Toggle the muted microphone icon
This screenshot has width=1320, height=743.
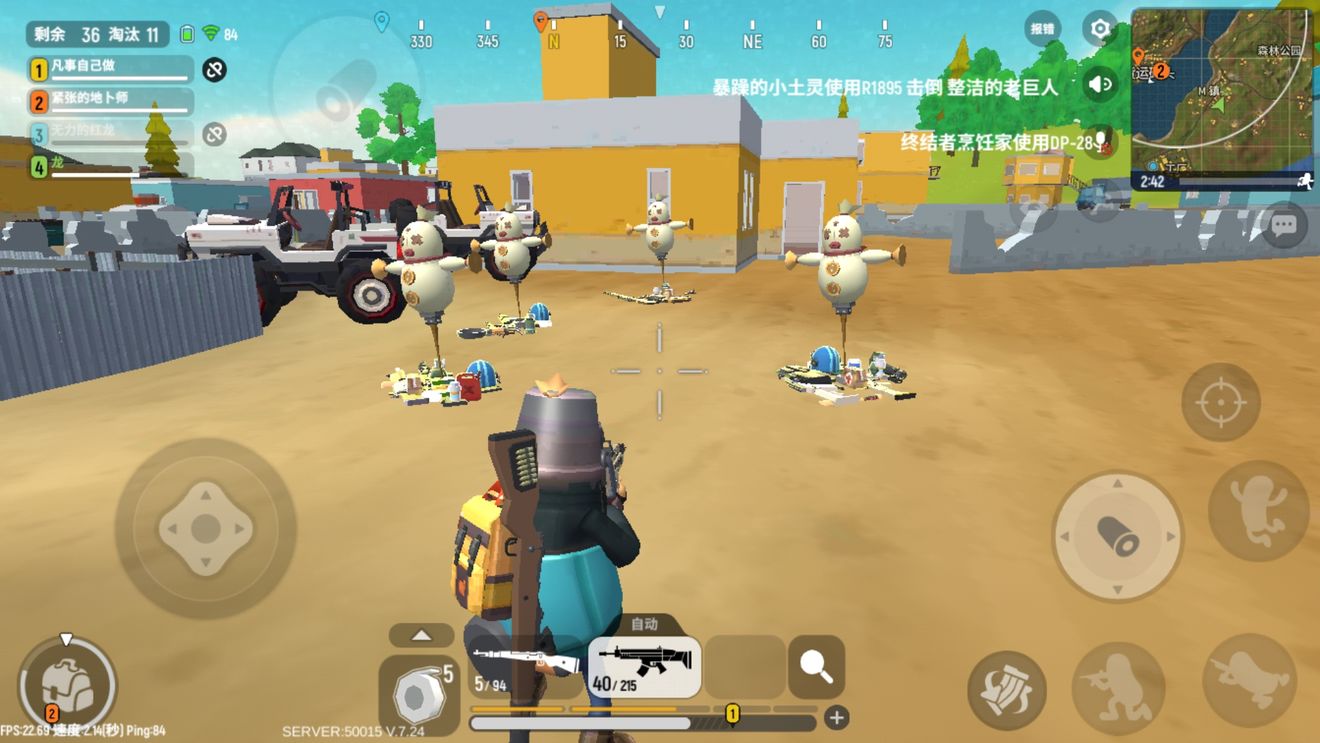(x=1100, y=140)
